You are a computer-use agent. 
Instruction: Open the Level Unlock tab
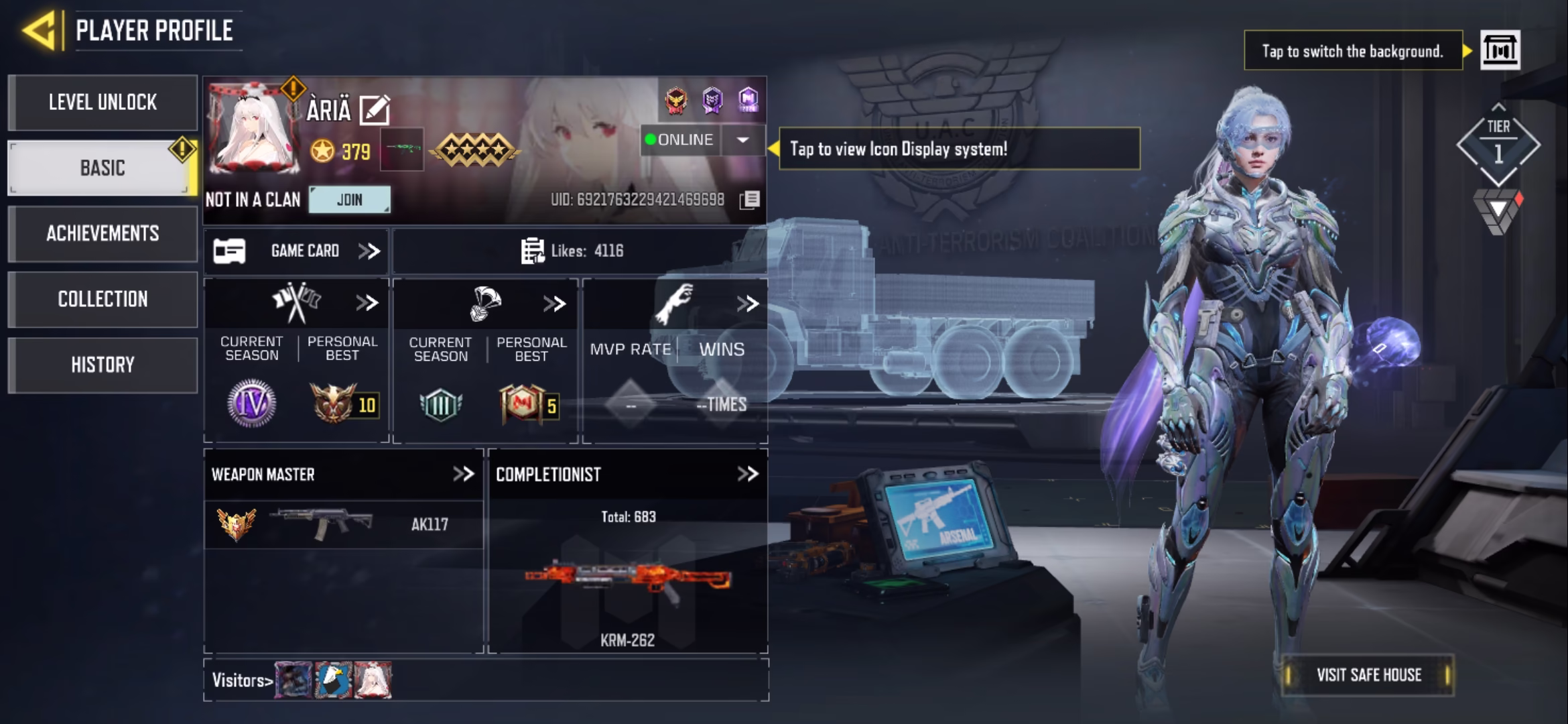pos(103,103)
